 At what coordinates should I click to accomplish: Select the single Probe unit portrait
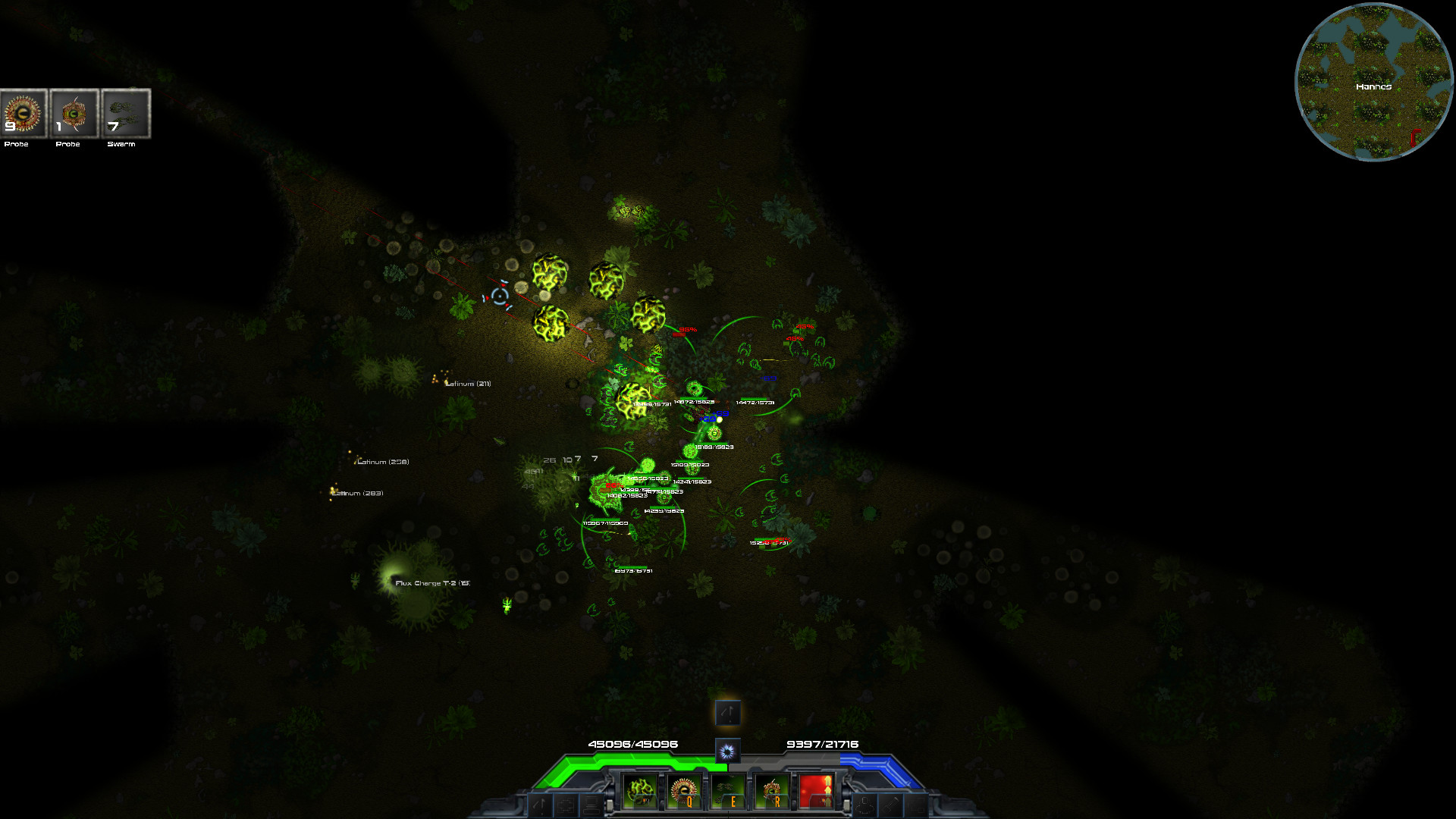(73, 115)
